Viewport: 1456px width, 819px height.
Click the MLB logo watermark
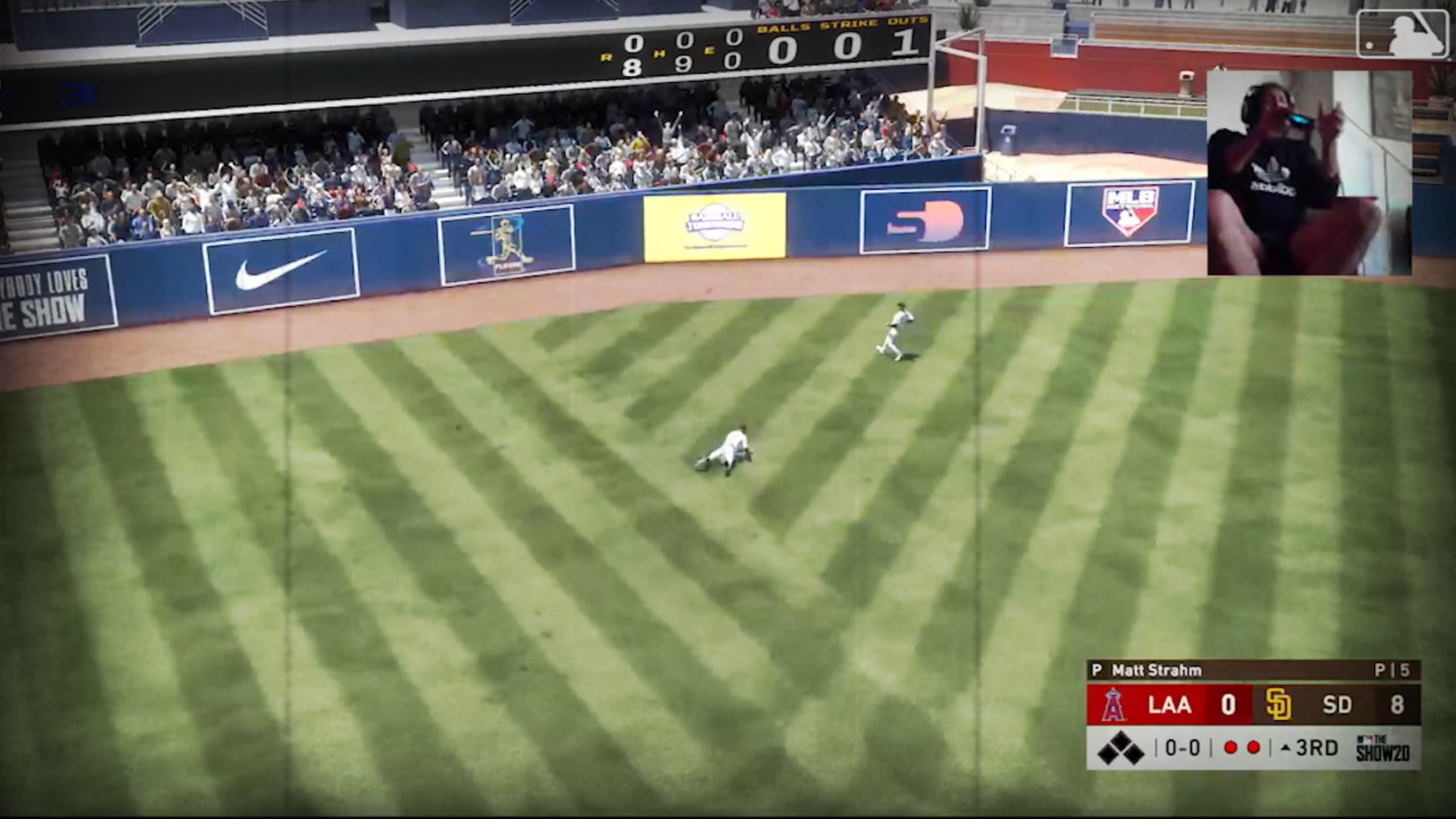(x=1402, y=34)
